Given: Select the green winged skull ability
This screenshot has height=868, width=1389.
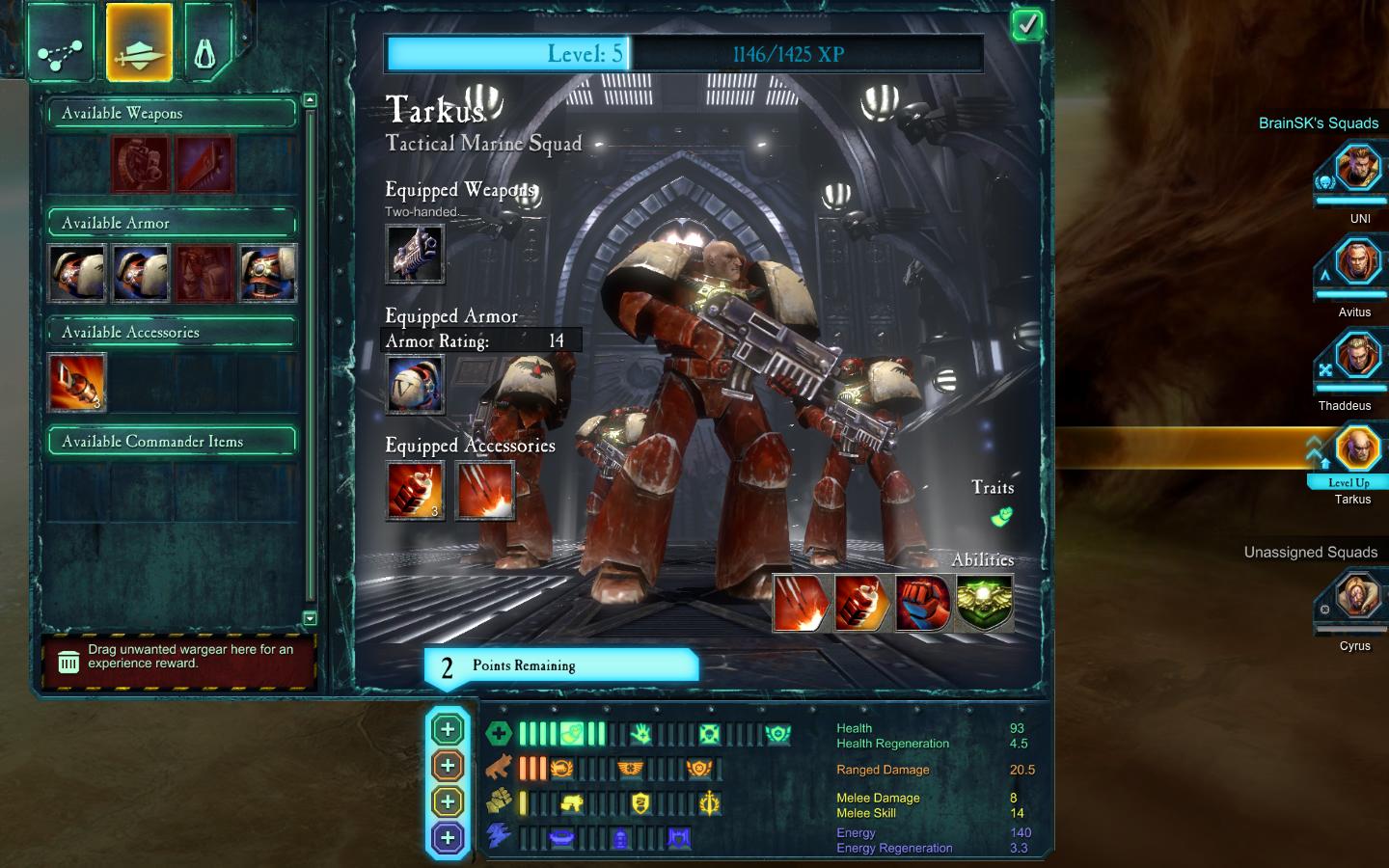Looking at the screenshot, I should [984, 604].
